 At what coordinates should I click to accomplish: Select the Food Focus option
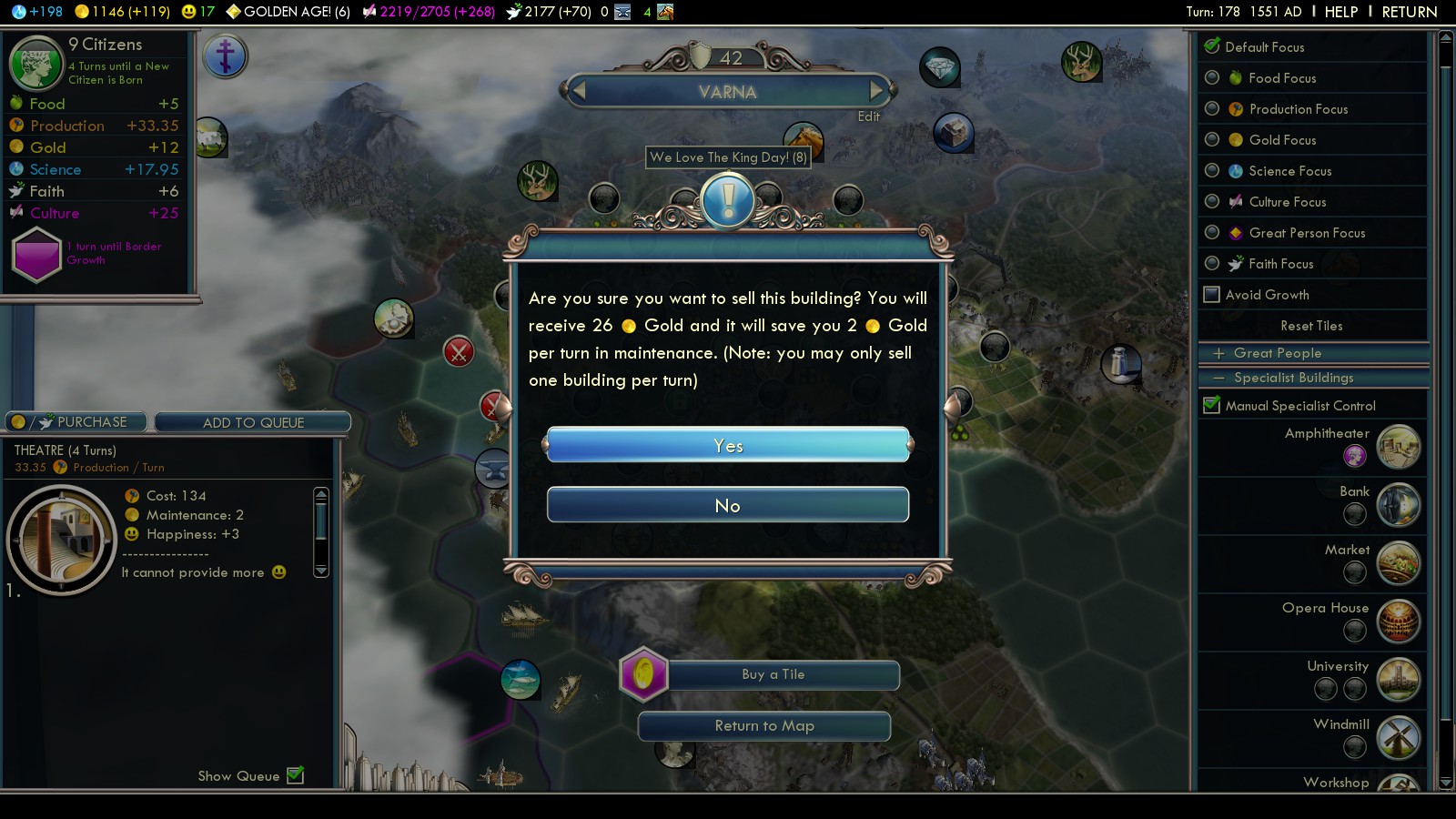coord(1212,78)
